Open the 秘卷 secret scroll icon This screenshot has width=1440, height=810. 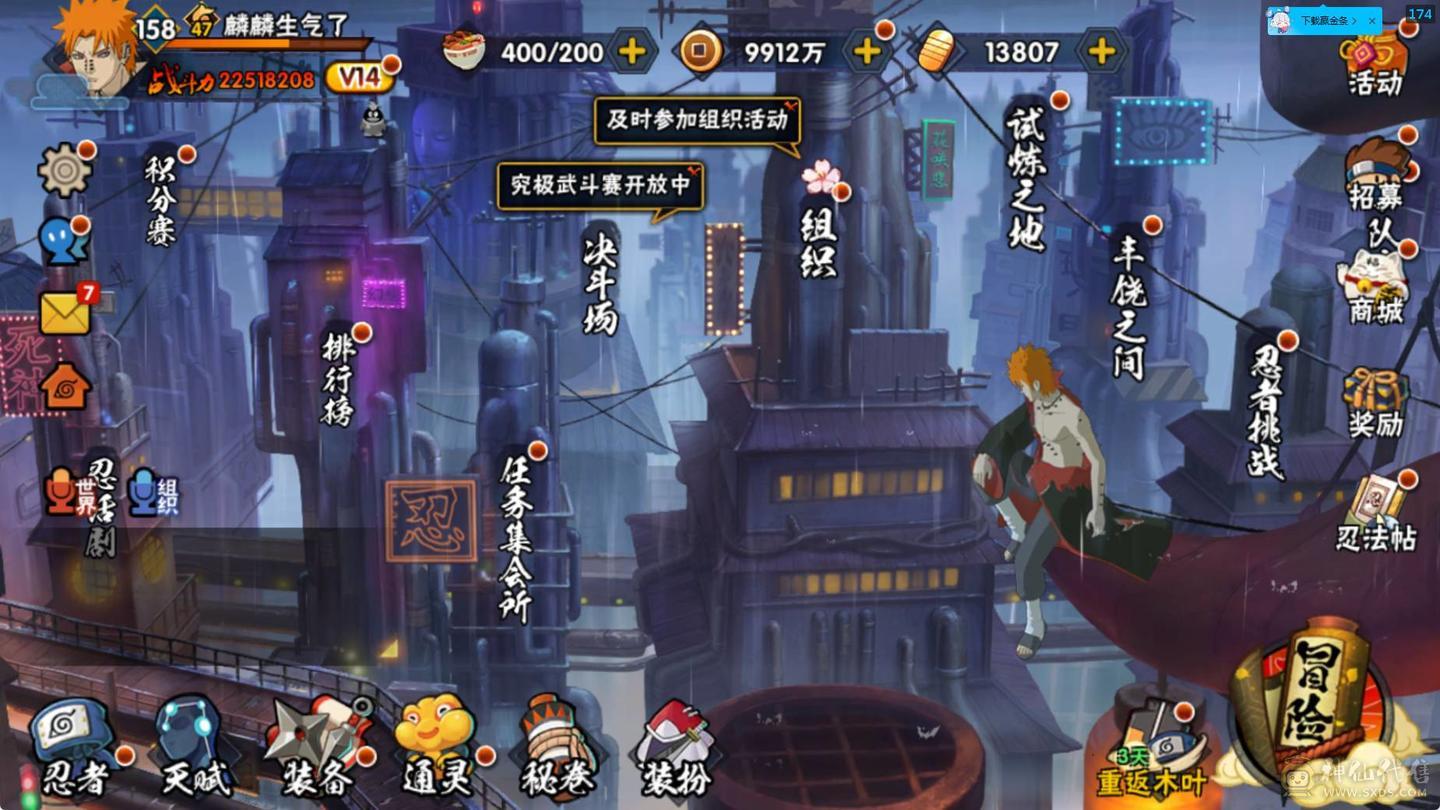click(x=555, y=740)
